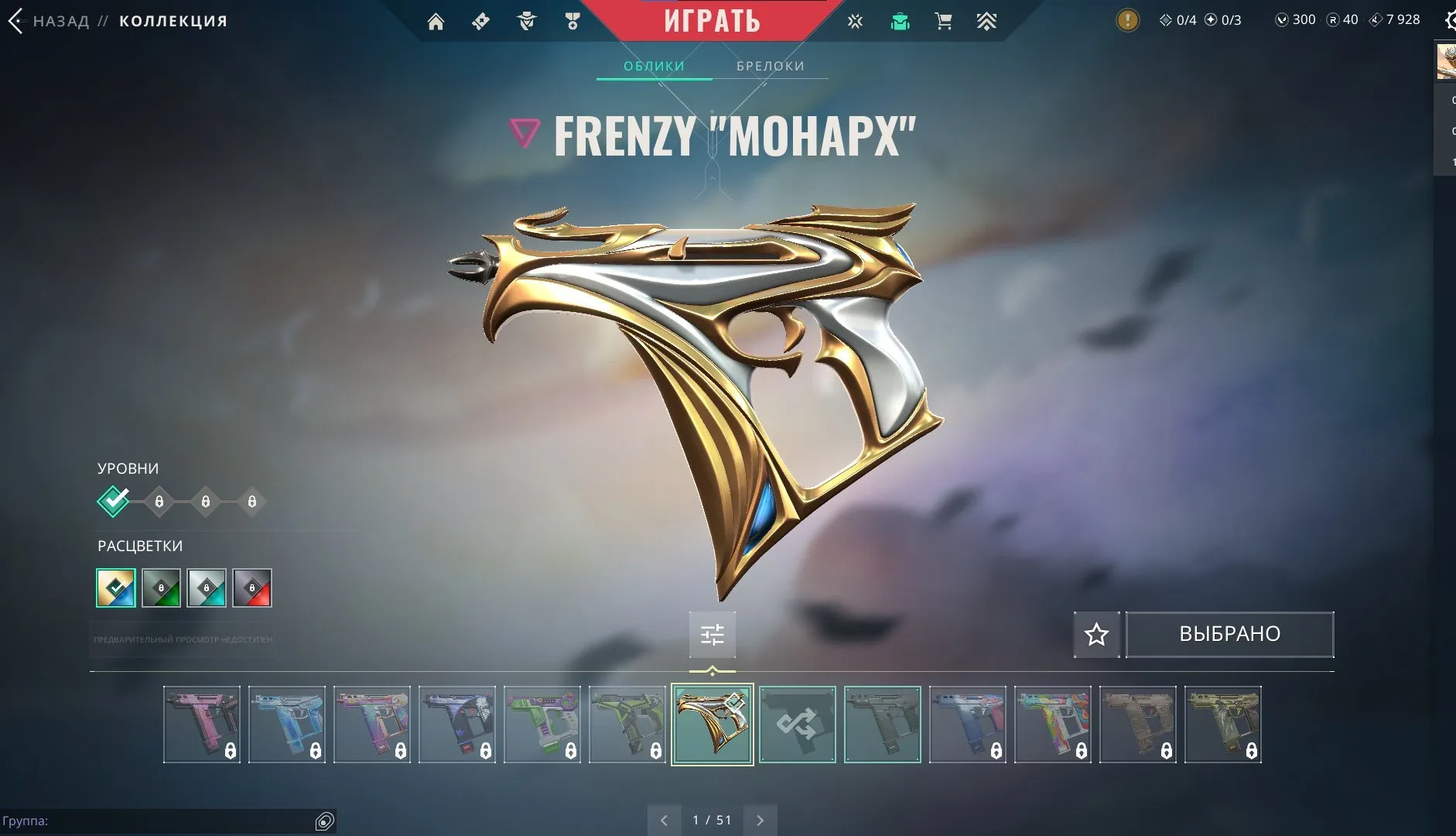Click the skin variant filter icon above thumbnails
Image resolution: width=1456 pixels, height=836 pixels.
(x=713, y=634)
